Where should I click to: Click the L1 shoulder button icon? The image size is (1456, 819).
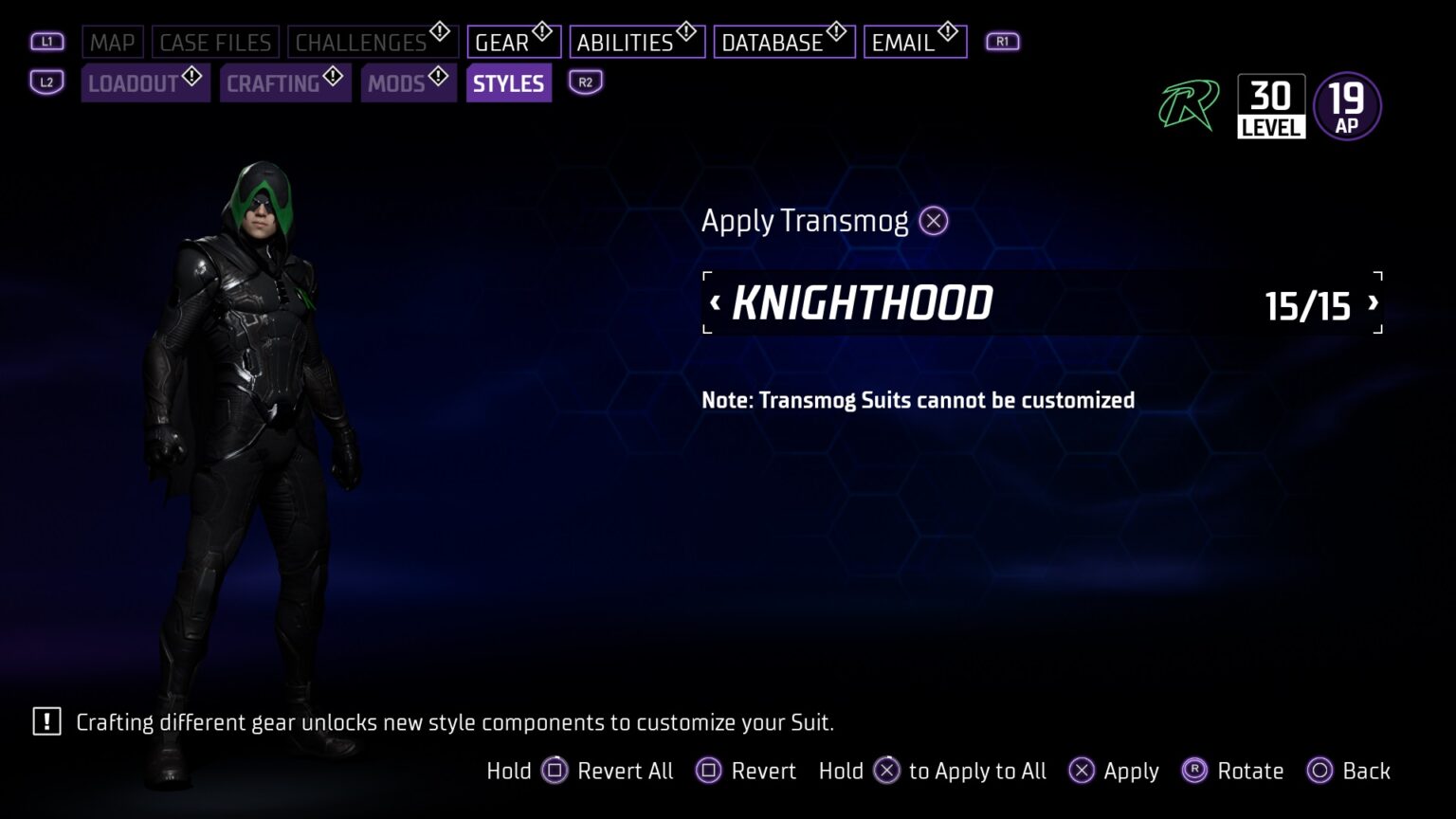tap(45, 41)
